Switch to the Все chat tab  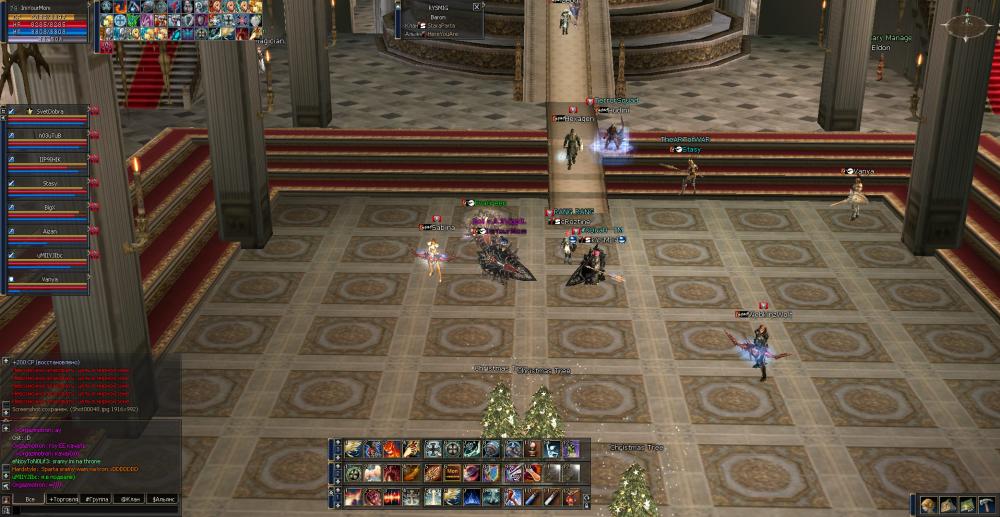pos(30,498)
